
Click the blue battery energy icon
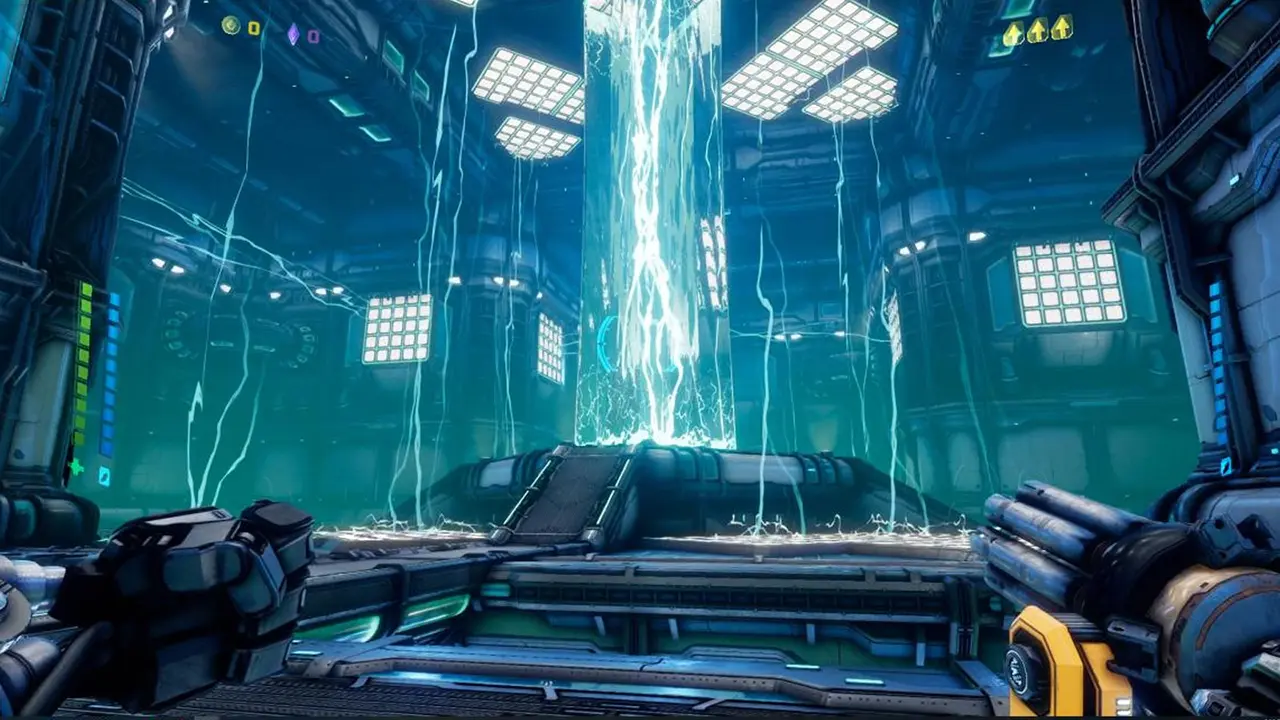point(104,477)
